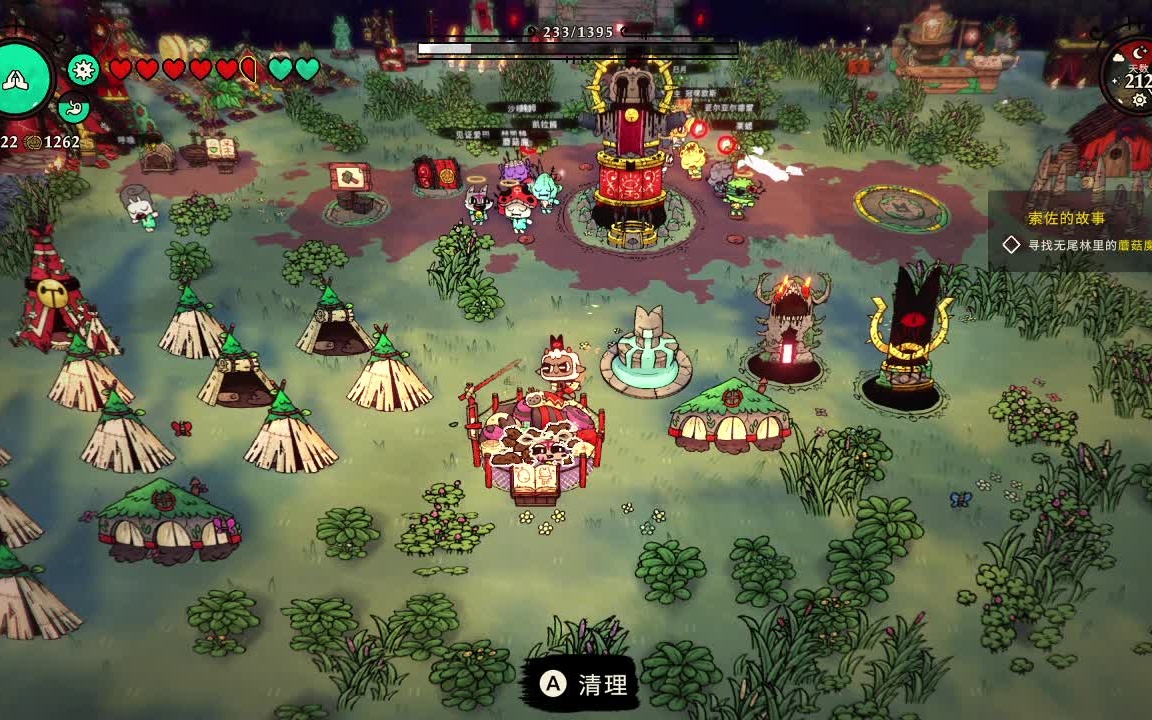Screen dimensions: 1152x720
Task: Click the gear icon on the clock
Action: (x=1138, y=100)
